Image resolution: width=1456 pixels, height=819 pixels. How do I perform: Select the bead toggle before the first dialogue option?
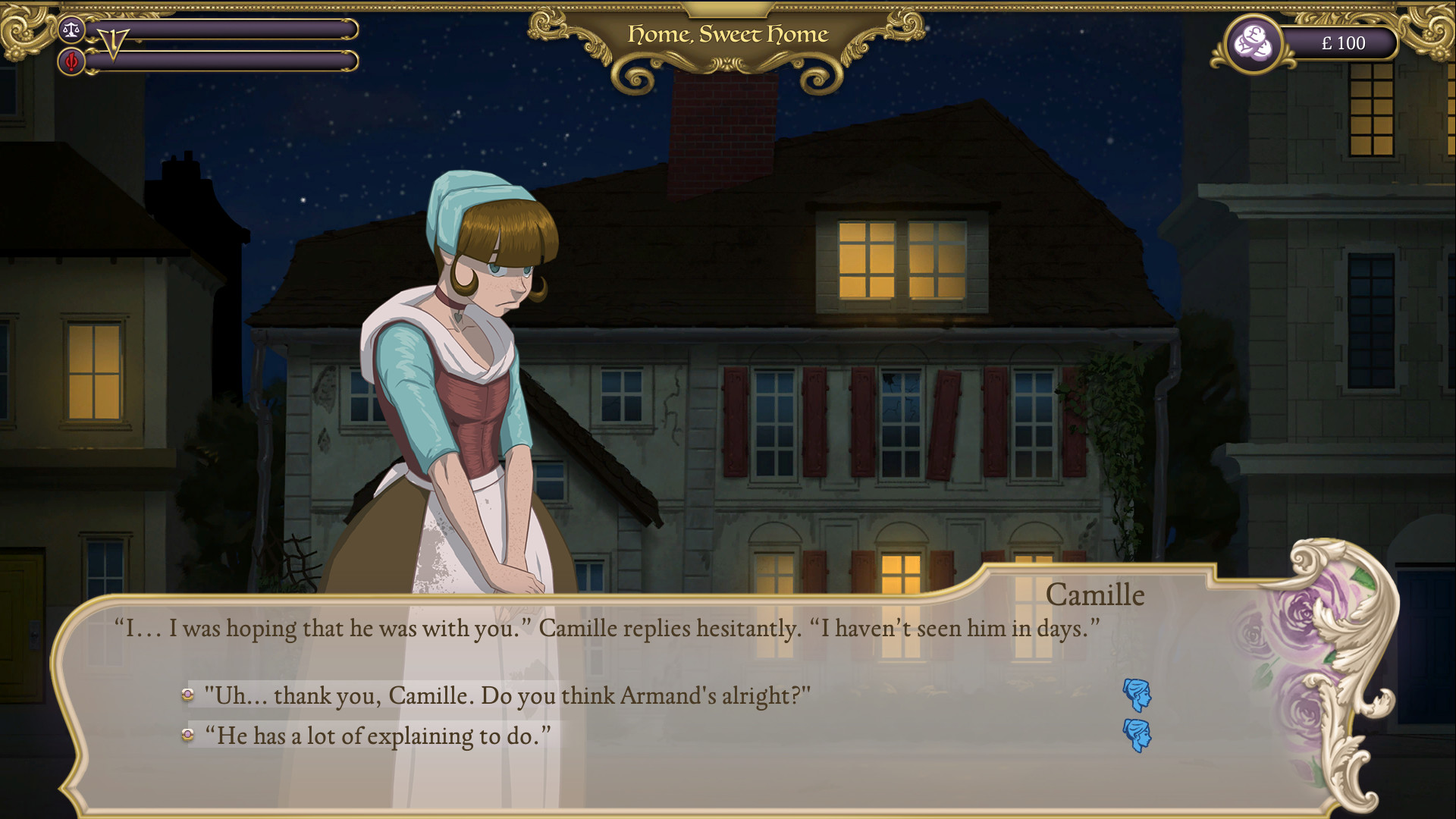[187, 693]
